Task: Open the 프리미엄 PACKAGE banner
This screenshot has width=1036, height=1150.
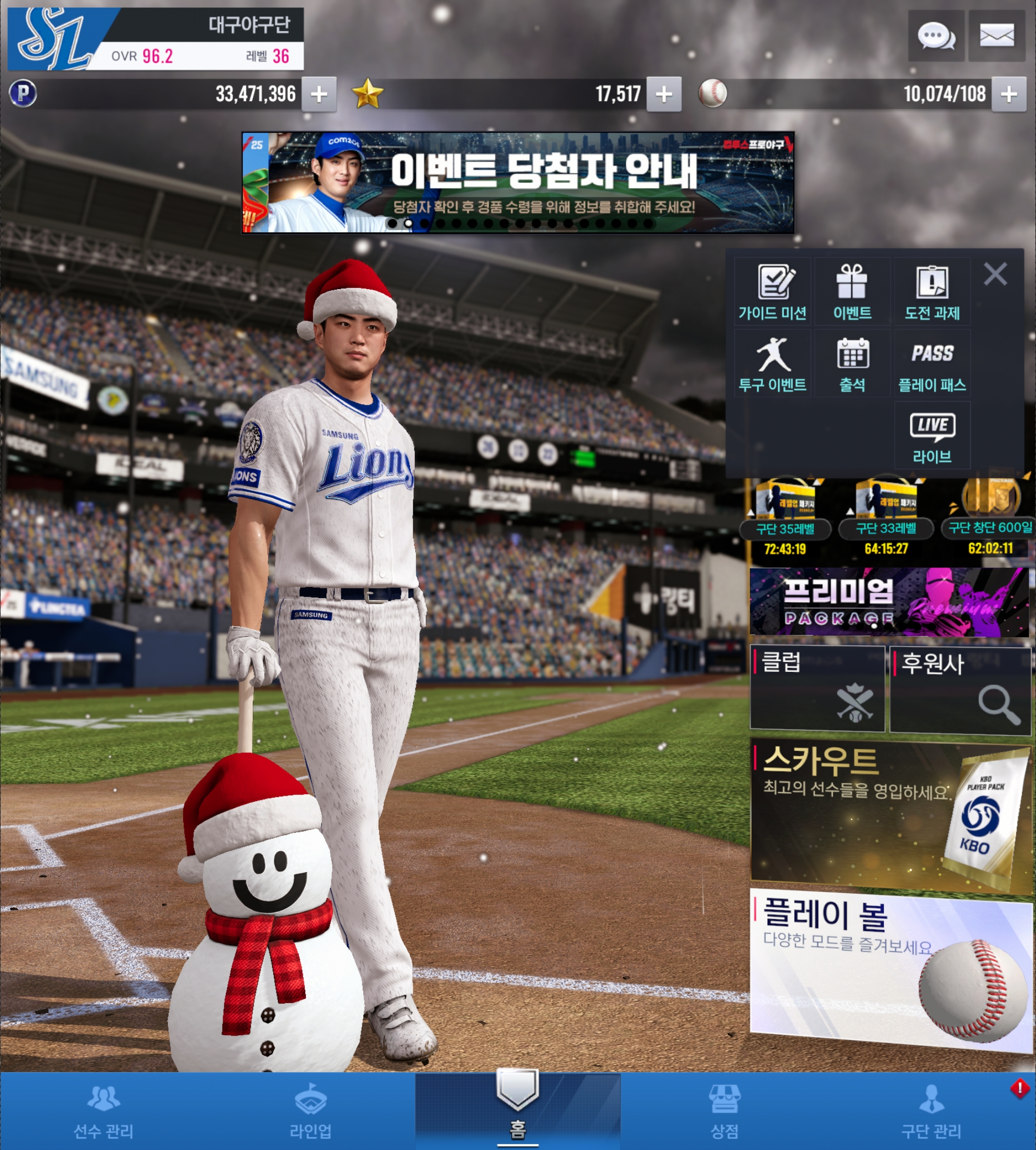Action: pyautogui.click(x=889, y=602)
